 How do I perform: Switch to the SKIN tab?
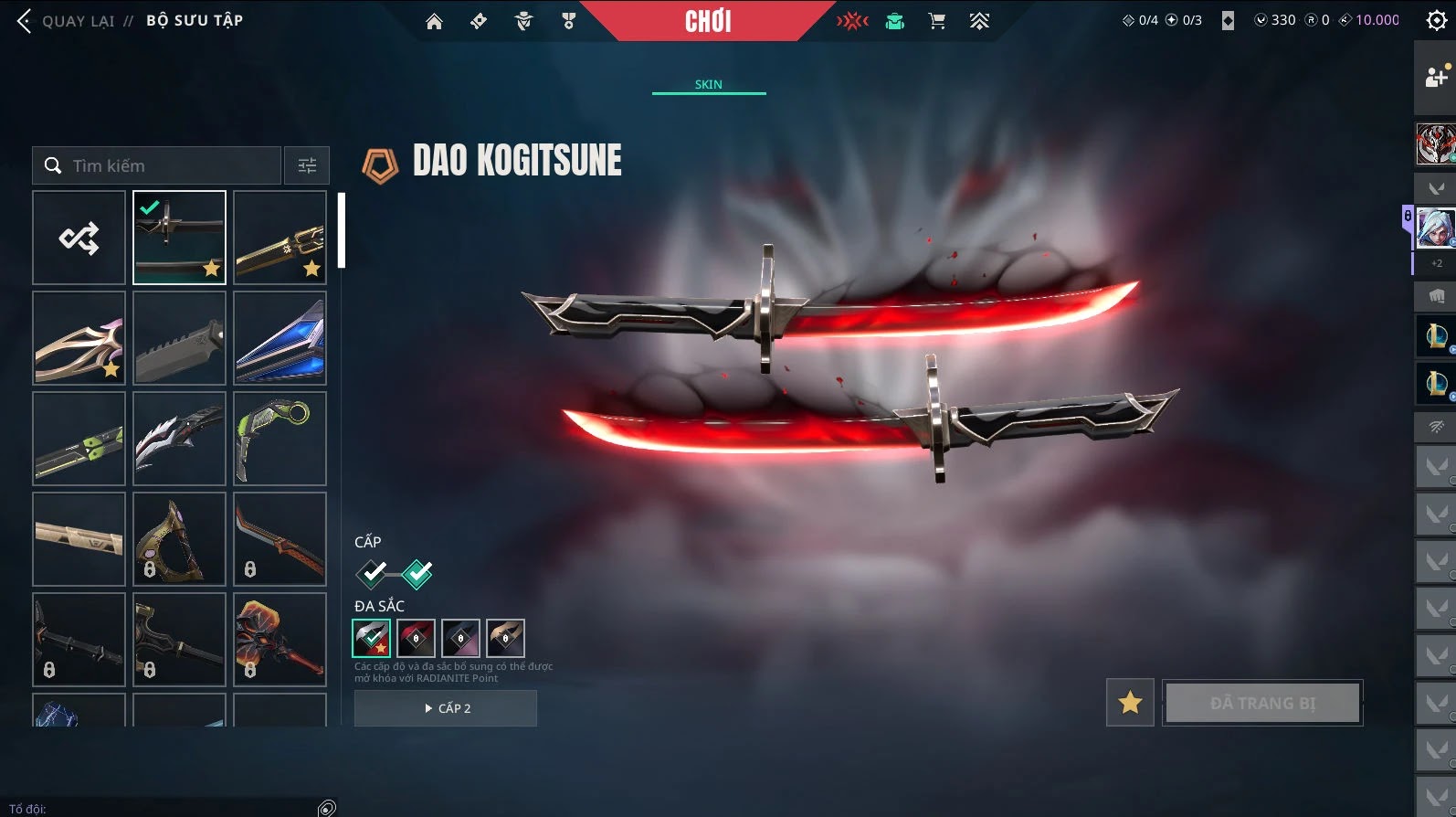pyautogui.click(x=708, y=84)
